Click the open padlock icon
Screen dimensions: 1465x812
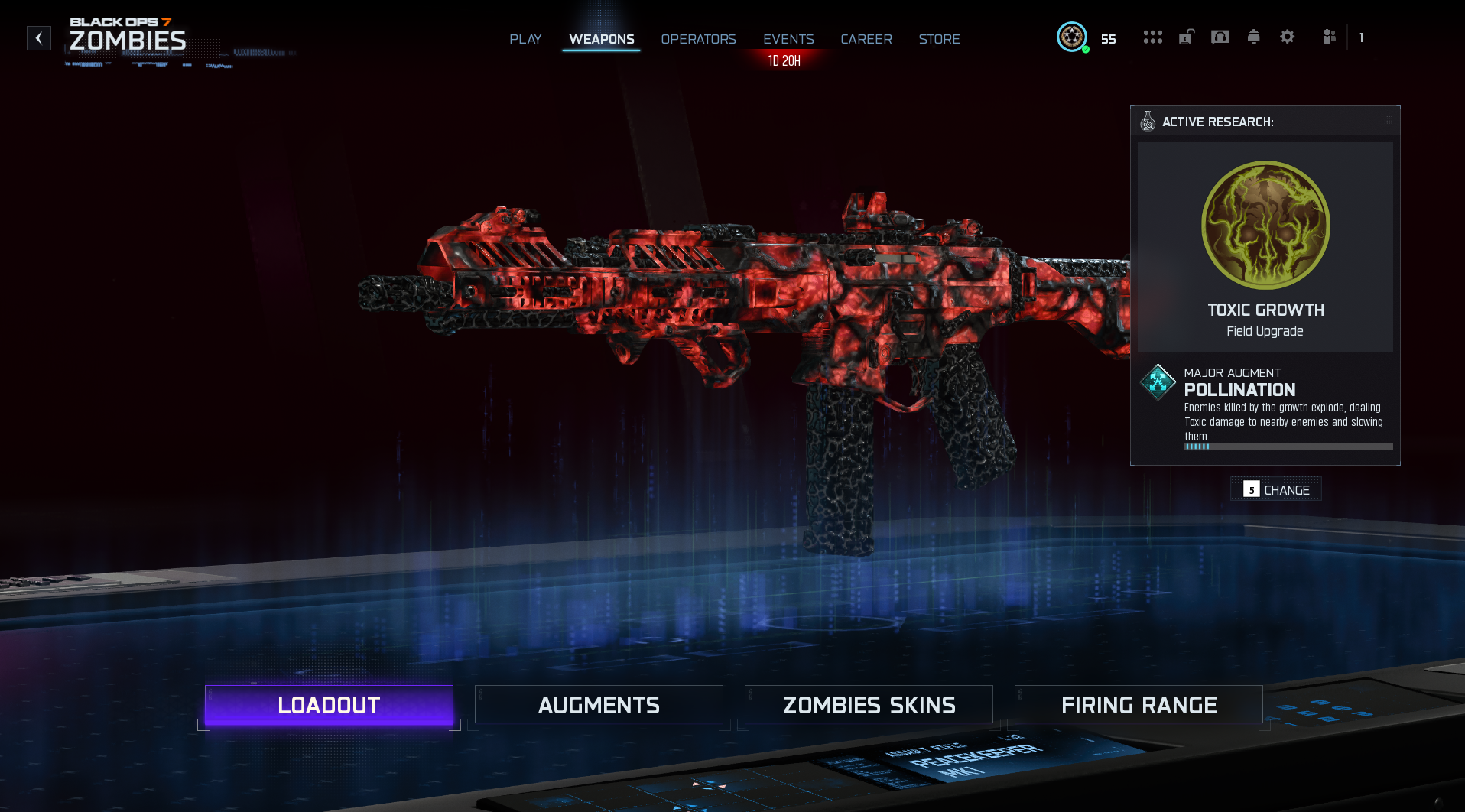[x=1186, y=37]
